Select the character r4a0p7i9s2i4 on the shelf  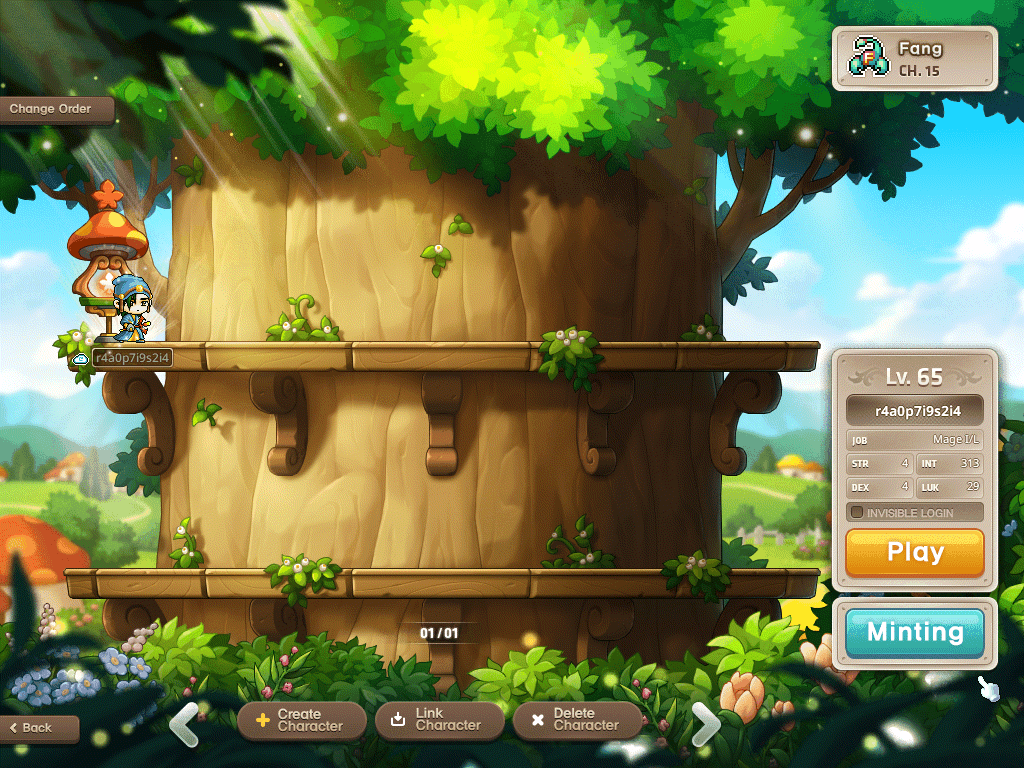pos(128,312)
